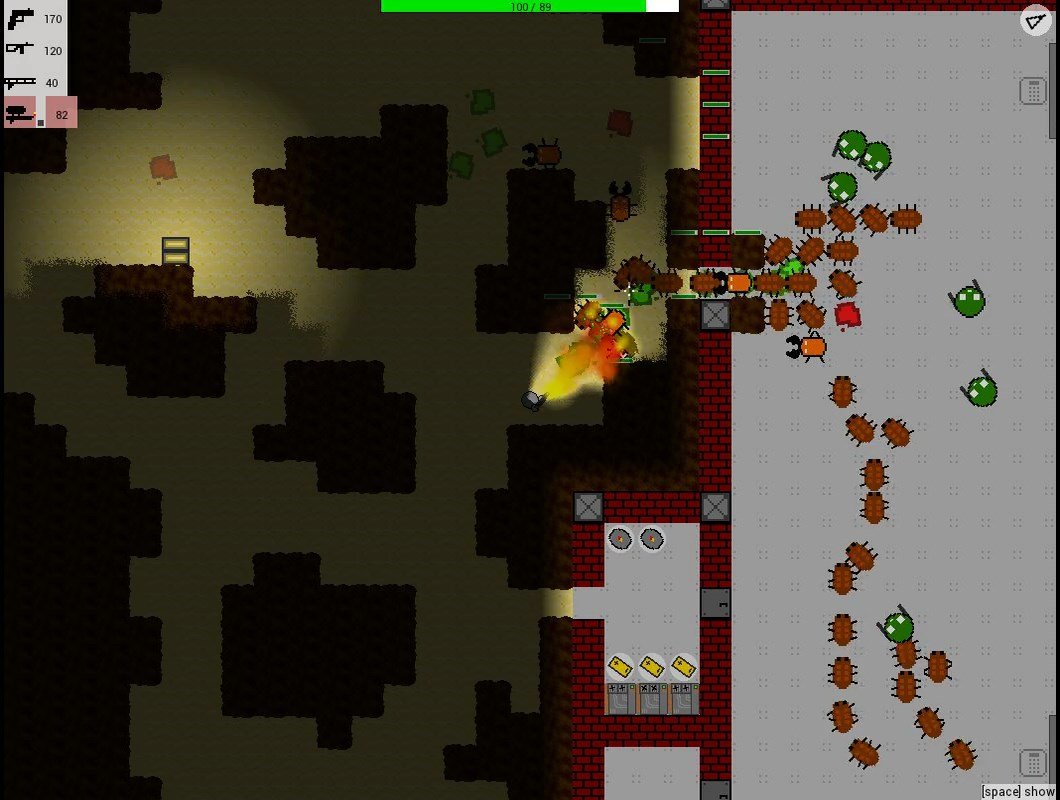The width and height of the screenshot is (1060, 800).
Task: Equip the shotgun from weapon list
Action: point(21,83)
